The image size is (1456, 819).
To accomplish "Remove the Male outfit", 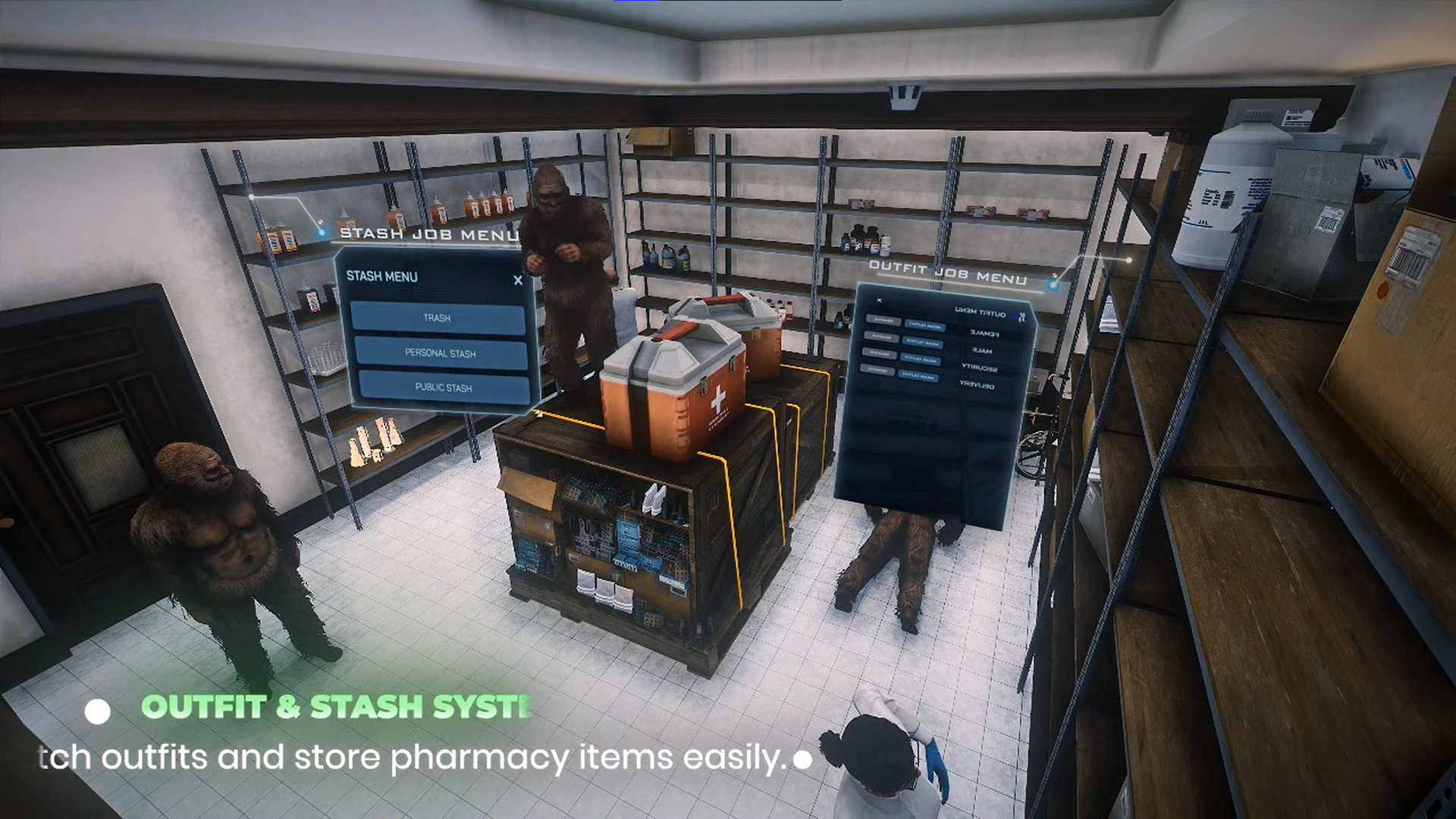I will click(880, 337).
